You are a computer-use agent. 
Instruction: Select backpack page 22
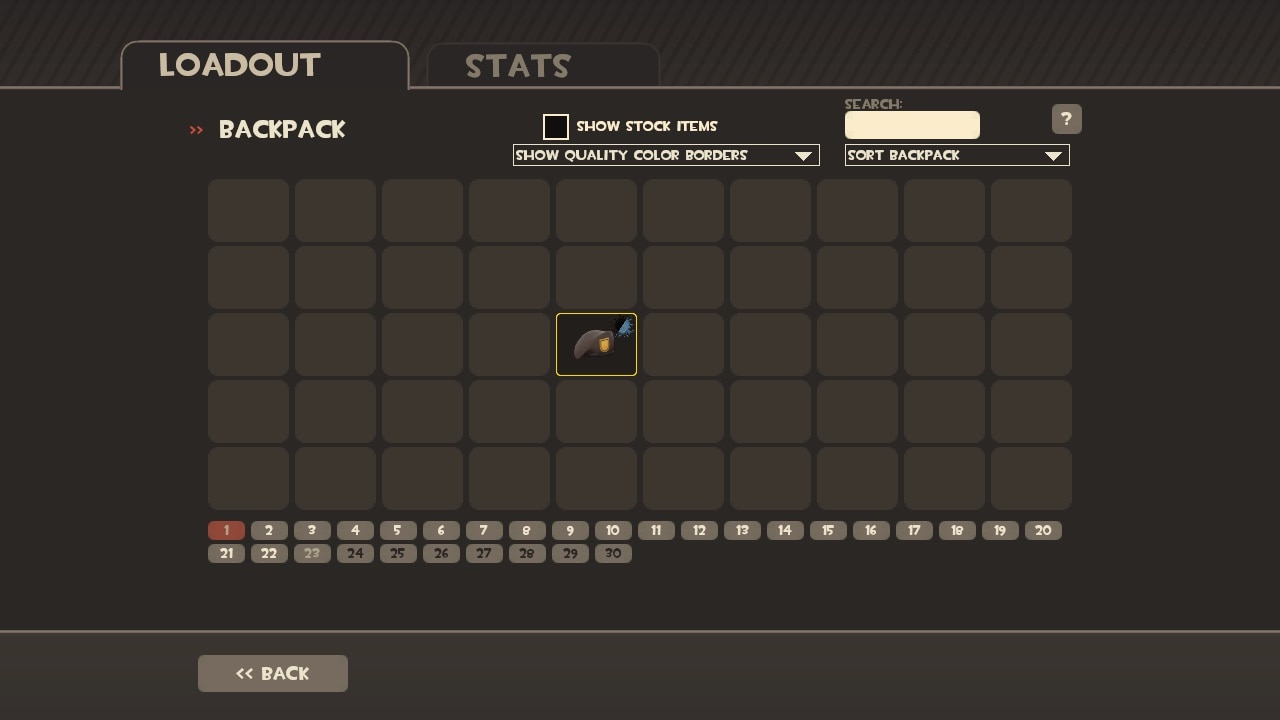[269, 554]
